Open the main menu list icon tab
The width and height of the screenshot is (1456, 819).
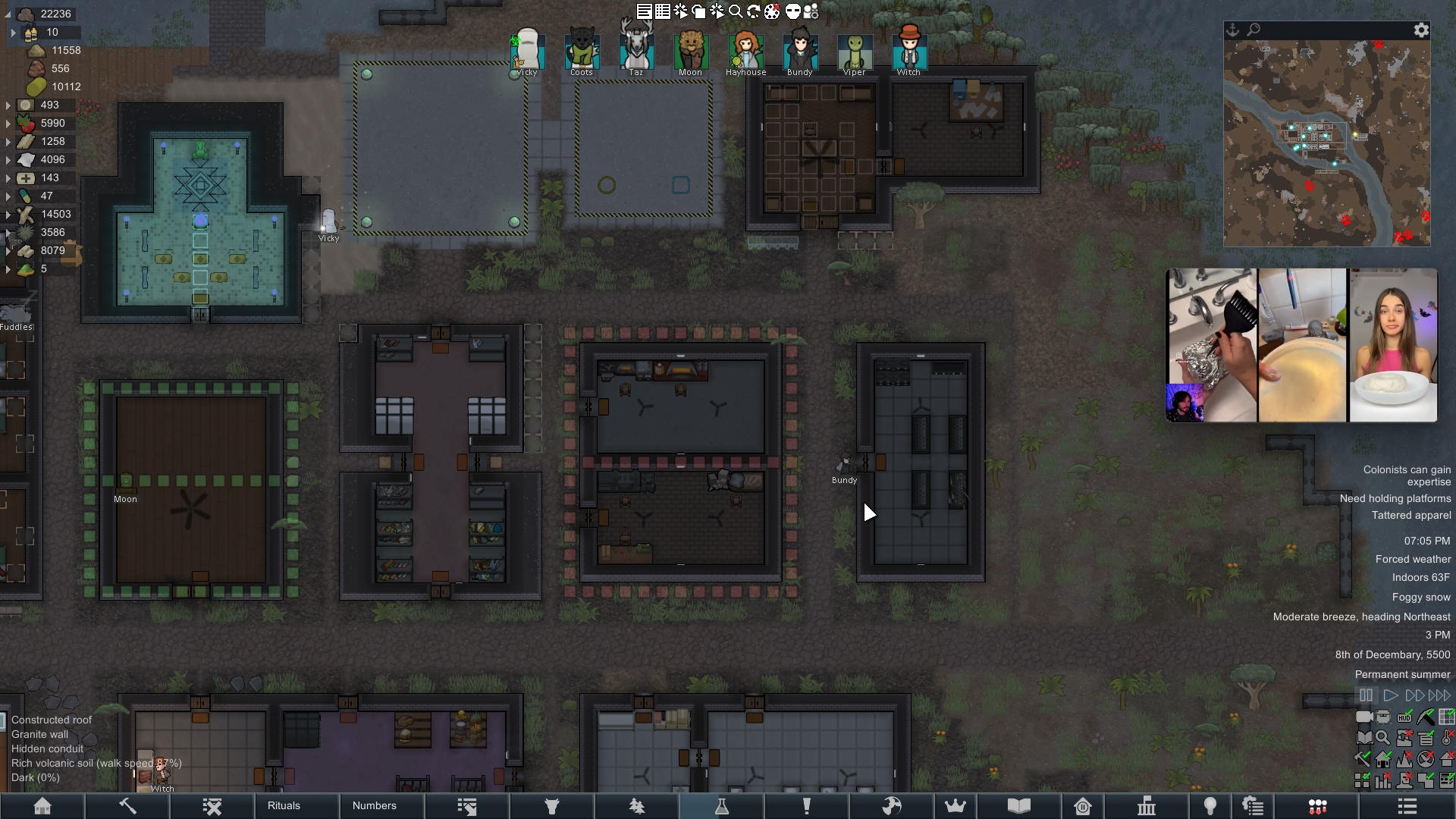pyautogui.click(x=1407, y=805)
